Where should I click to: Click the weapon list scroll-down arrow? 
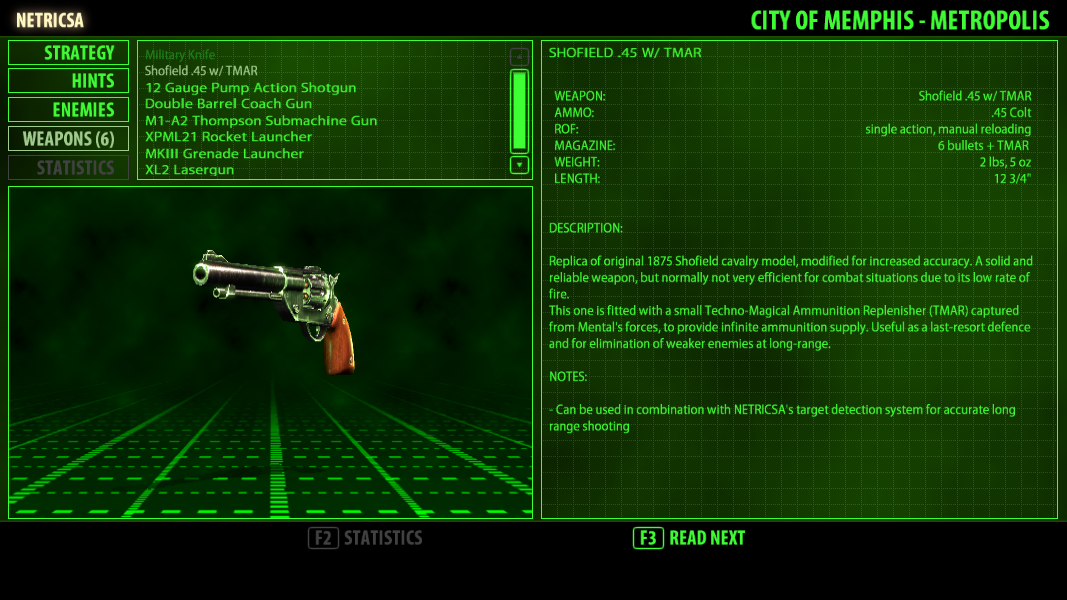pos(519,165)
